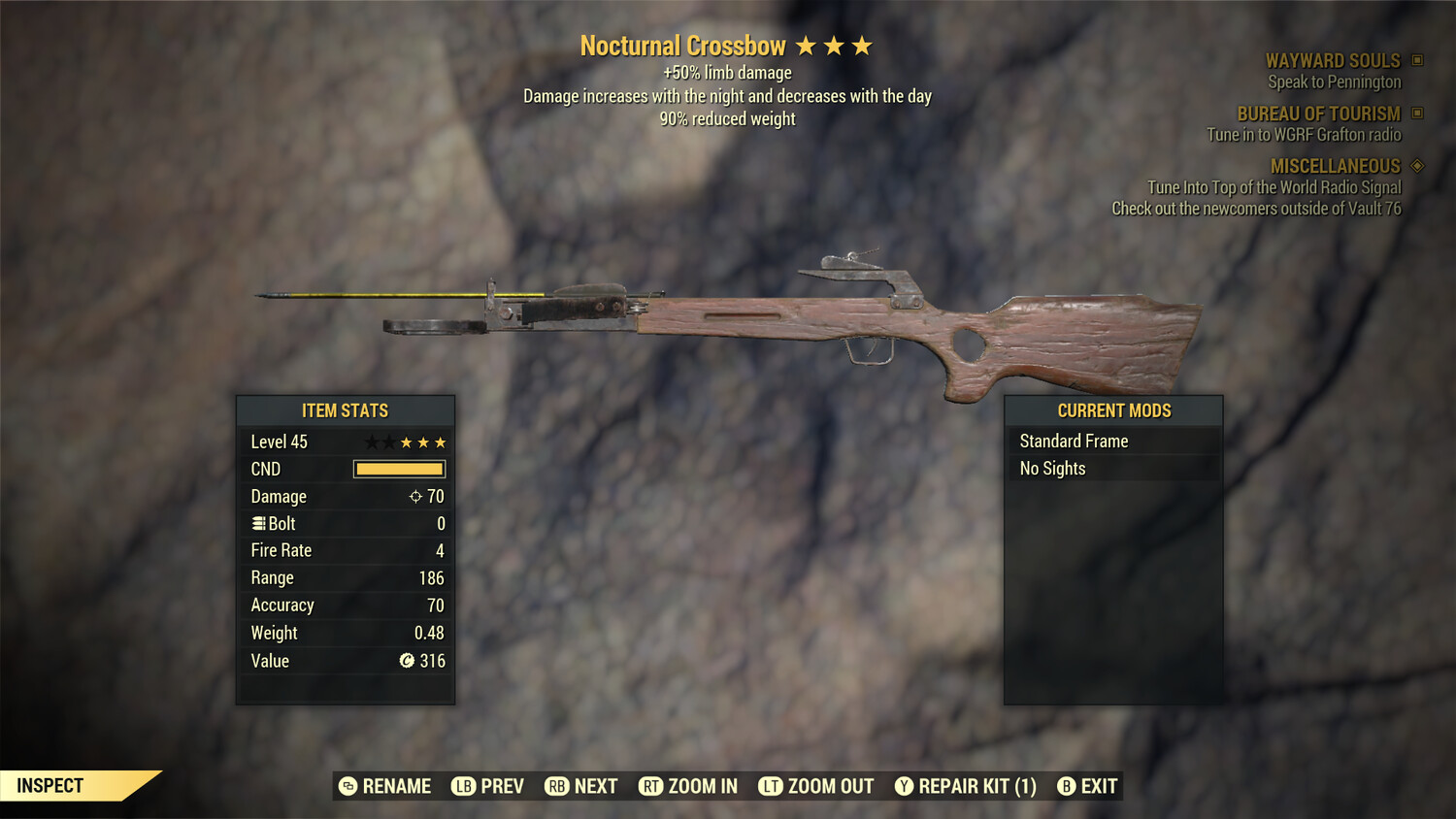Collapse the Item Stats panel header
The image size is (1456, 819).
click(345, 410)
